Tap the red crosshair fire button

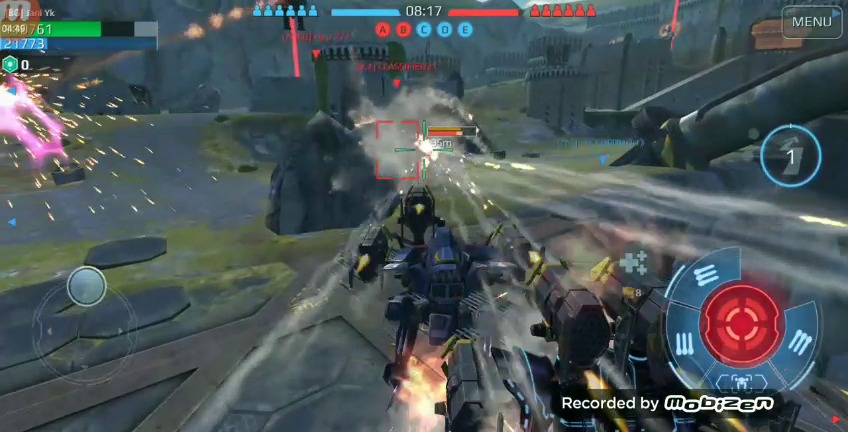point(741,320)
